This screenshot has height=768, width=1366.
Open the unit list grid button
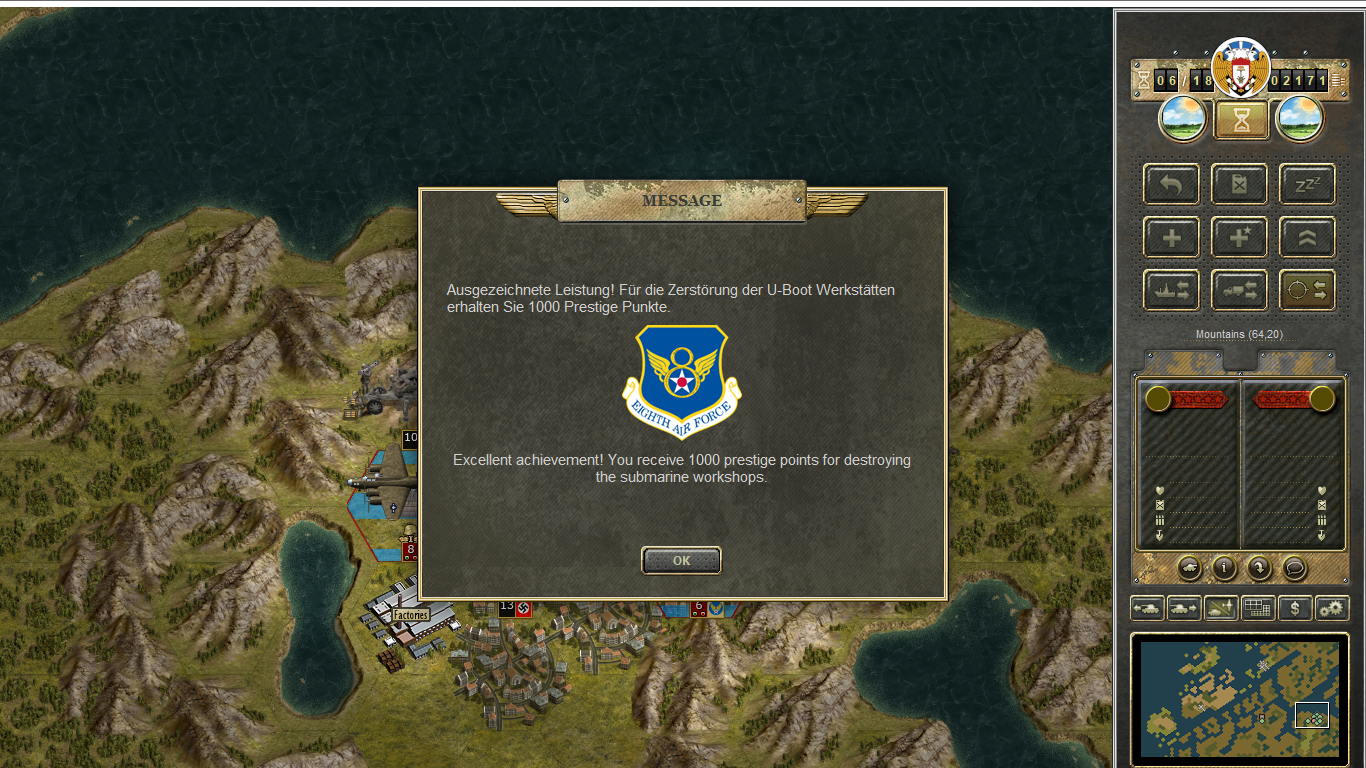[1257, 607]
